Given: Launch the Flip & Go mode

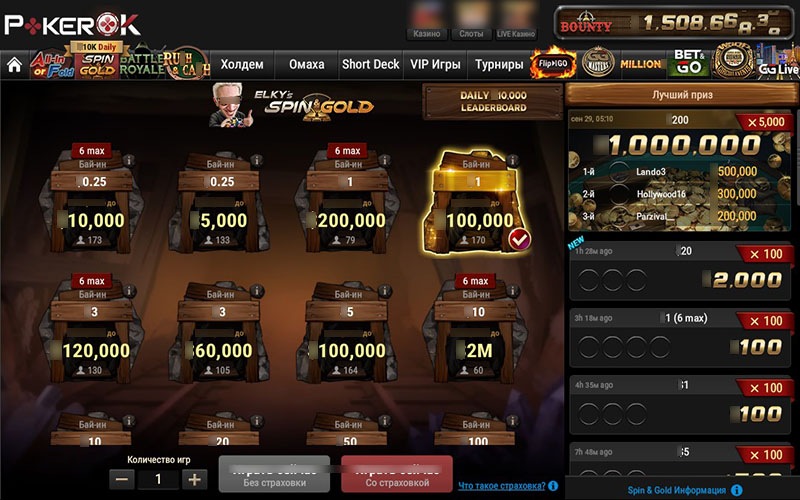Looking at the screenshot, I should (553, 64).
